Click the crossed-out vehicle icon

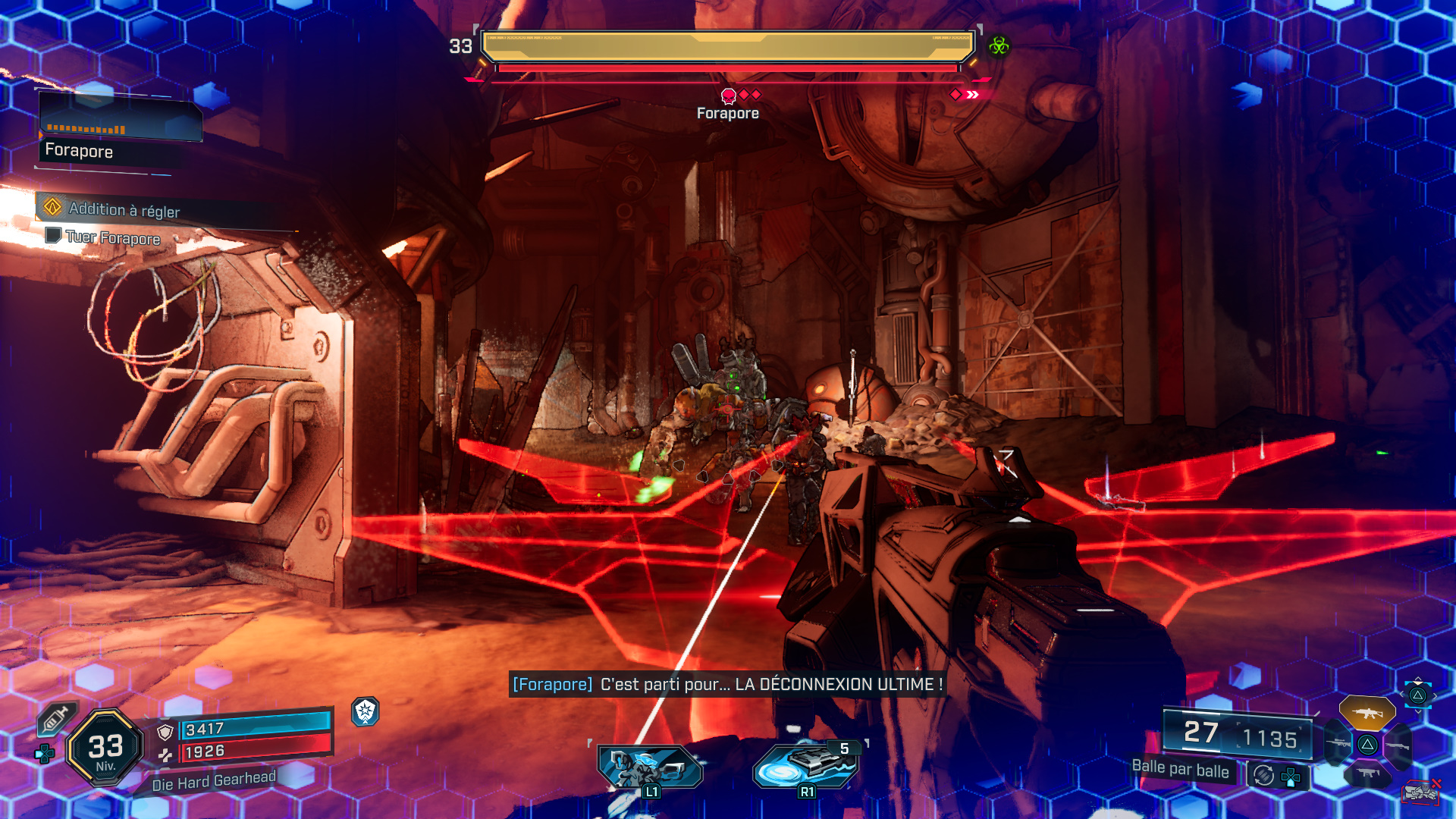[x=1420, y=792]
